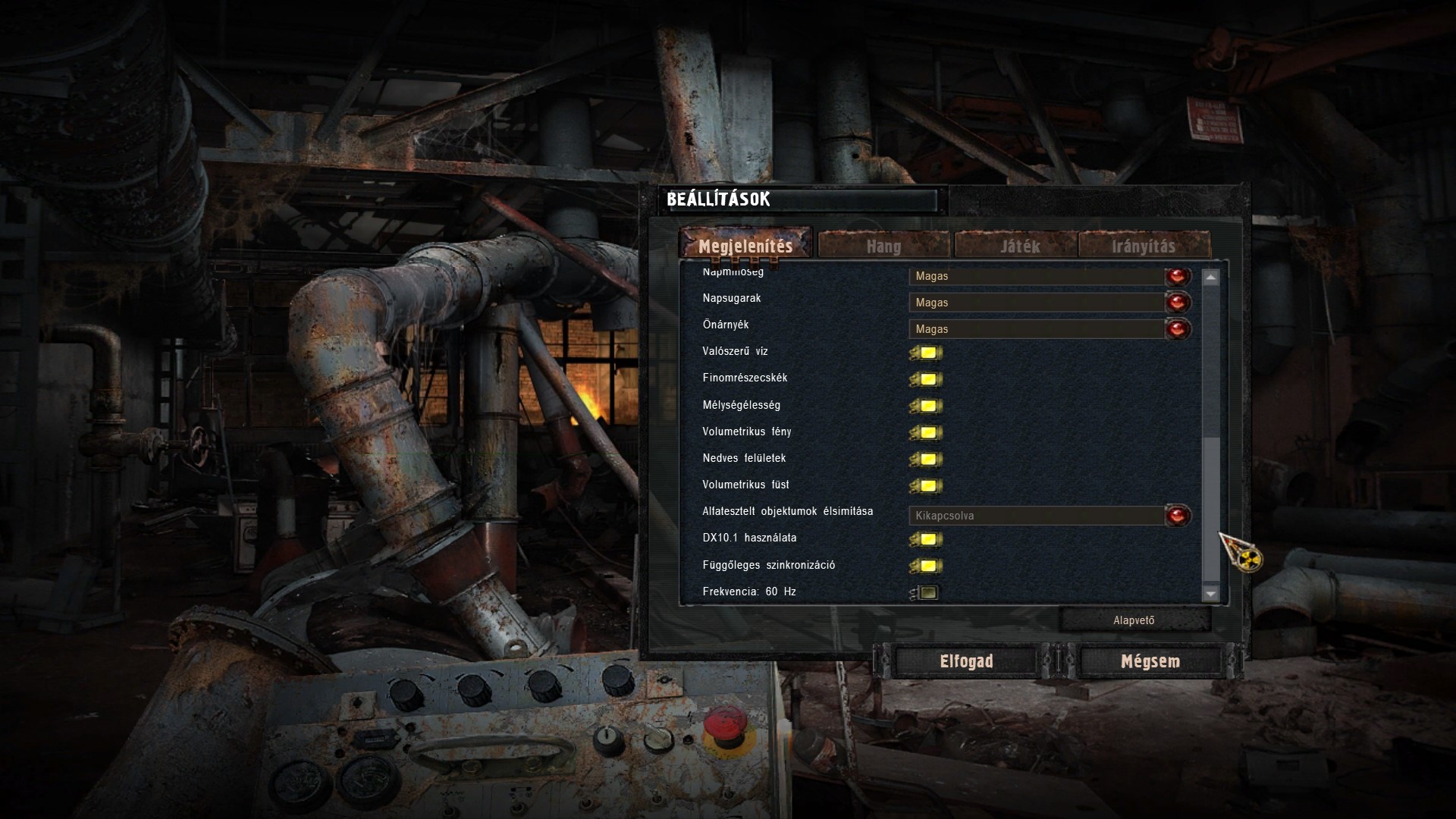
Task: Disable Függőleges szinkronizáció
Action: [927, 566]
